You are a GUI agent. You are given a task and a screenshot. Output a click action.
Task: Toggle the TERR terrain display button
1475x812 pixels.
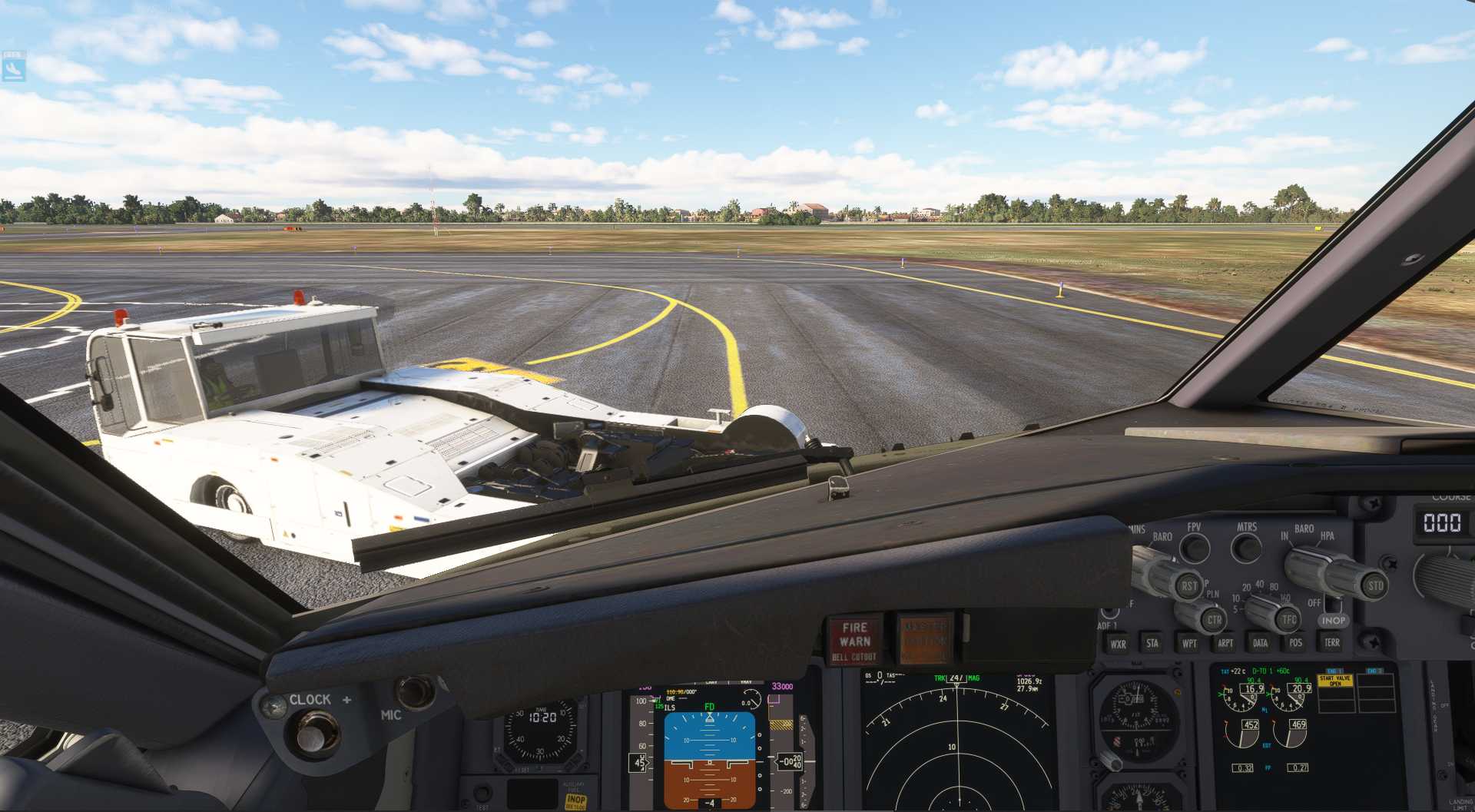tap(1332, 642)
